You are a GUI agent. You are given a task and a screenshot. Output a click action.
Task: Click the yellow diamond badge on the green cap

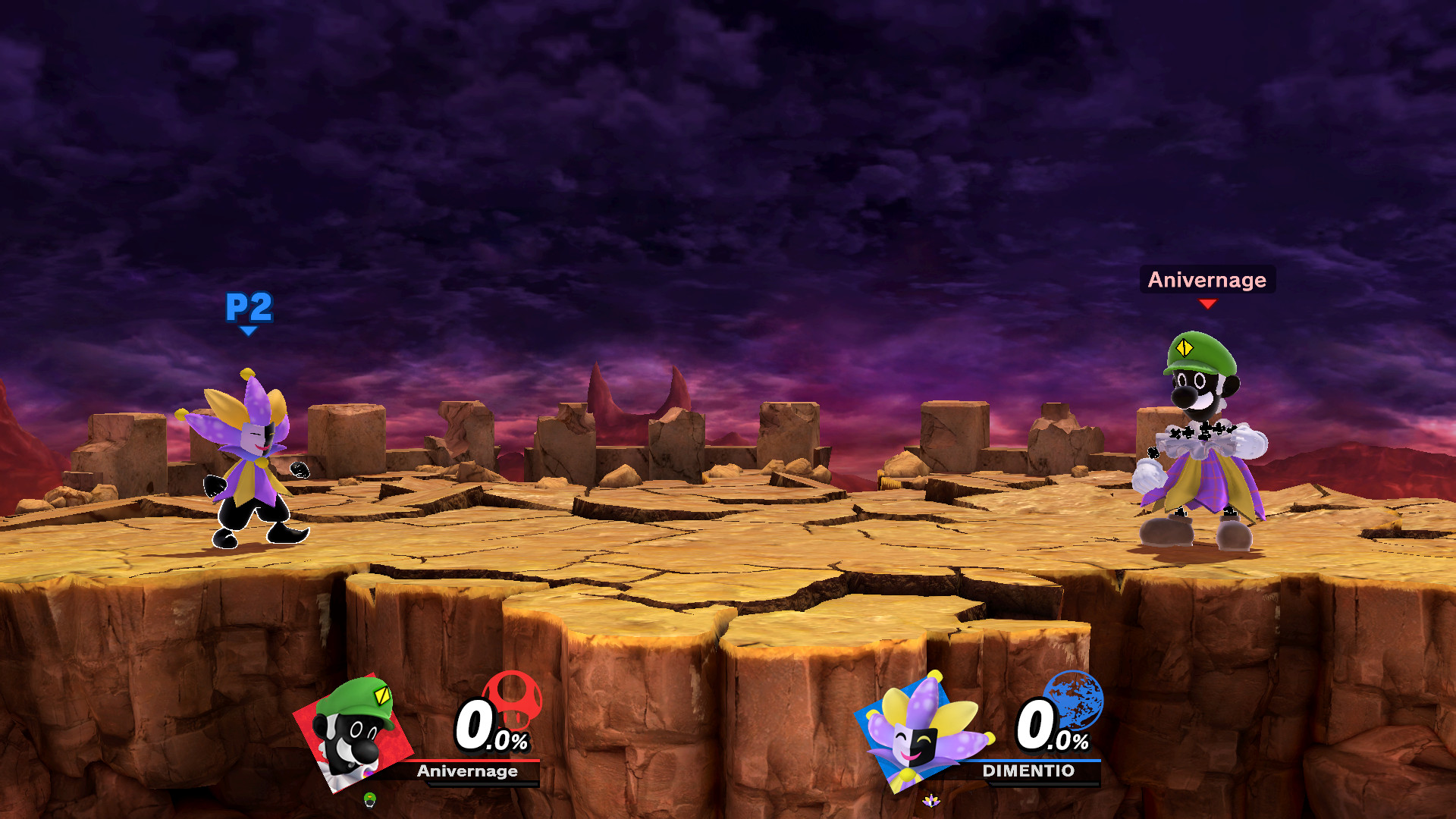(x=1185, y=347)
